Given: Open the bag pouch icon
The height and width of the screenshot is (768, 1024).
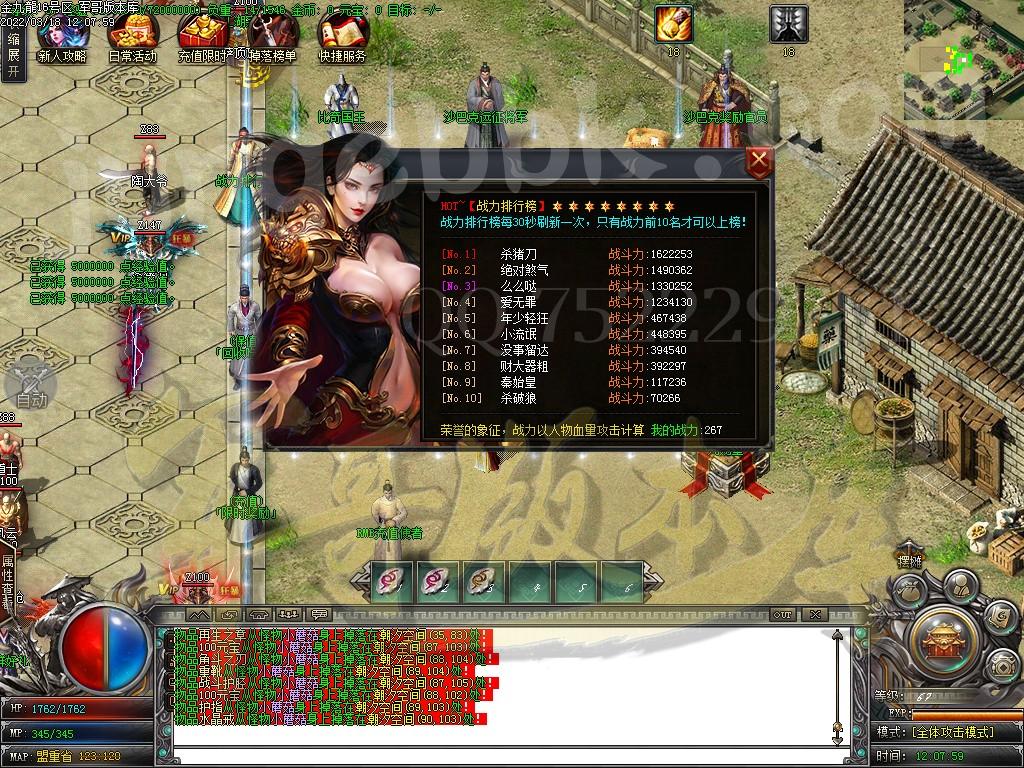Looking at the screenshot, I should (908, 592).
